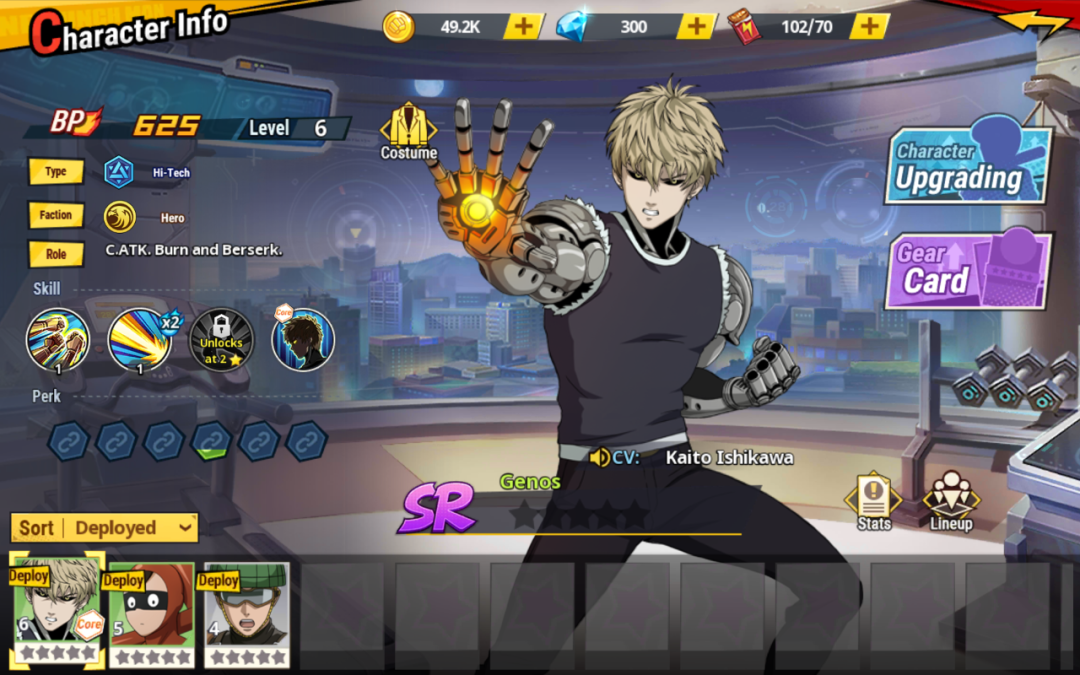
Task: Add more stamina fries
Action: pos(869,27)
